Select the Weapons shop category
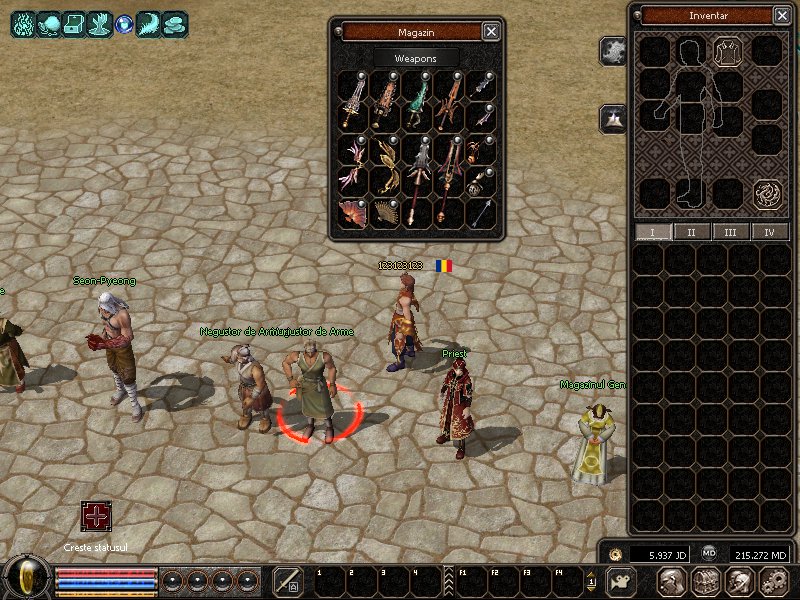 (x=416, y=59)
